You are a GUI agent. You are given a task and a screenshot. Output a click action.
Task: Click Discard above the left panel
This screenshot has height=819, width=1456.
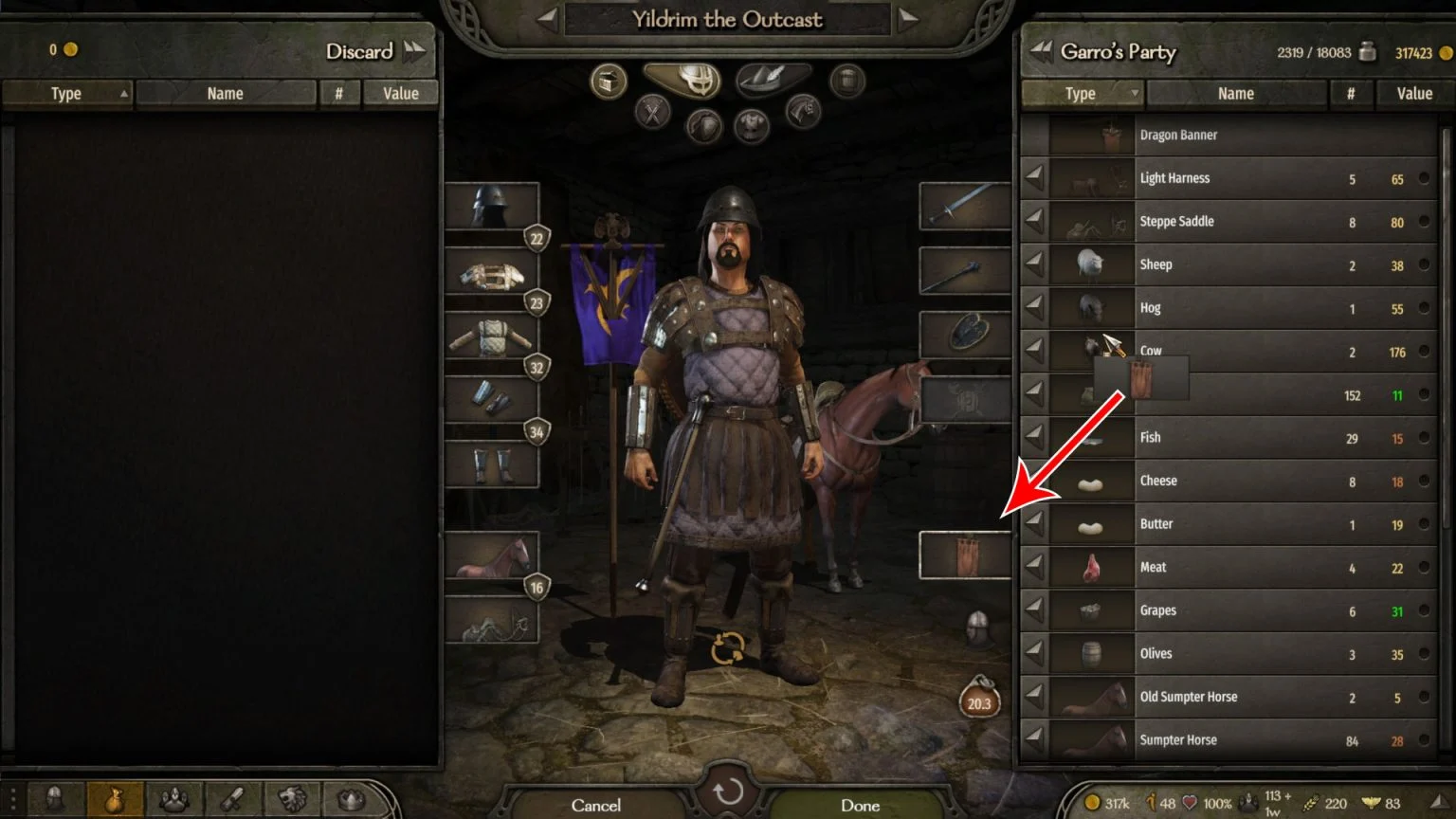(360, 52)
